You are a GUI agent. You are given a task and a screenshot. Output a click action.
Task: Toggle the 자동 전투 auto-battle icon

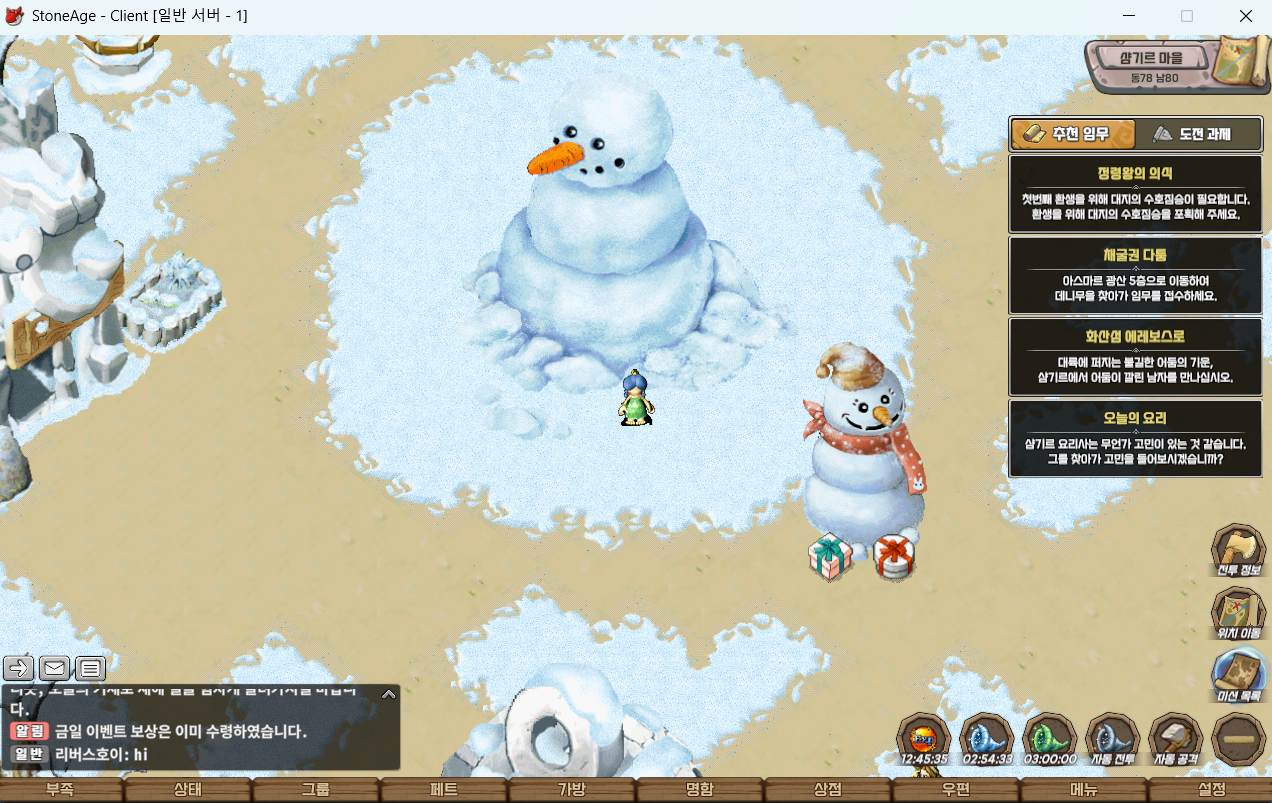point(1113,740)
